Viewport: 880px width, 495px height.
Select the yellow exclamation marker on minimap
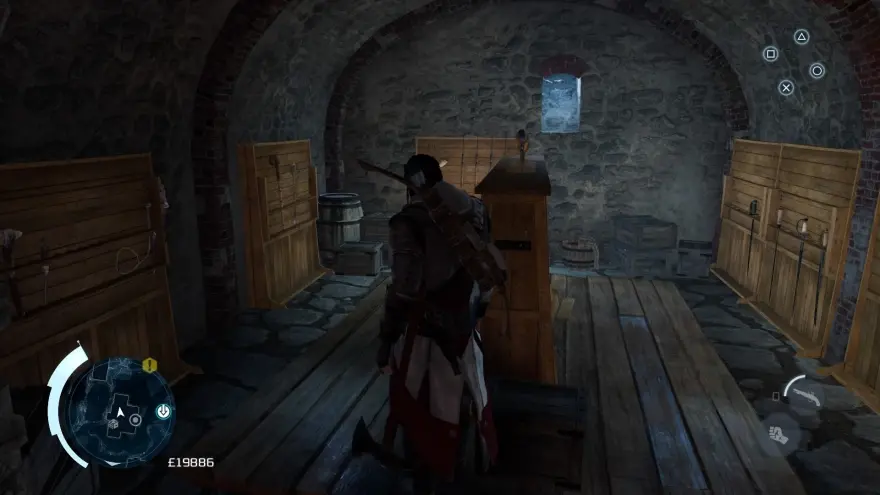[149, 366]
